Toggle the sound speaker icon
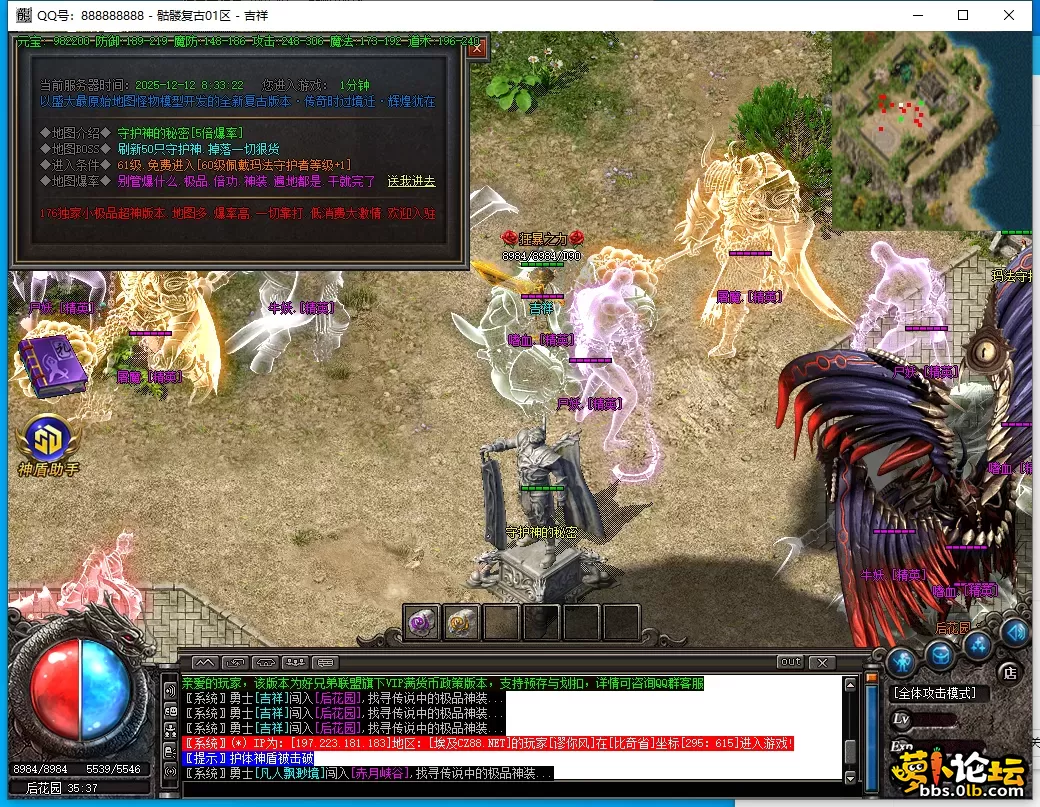 (x=1014, y=632)
